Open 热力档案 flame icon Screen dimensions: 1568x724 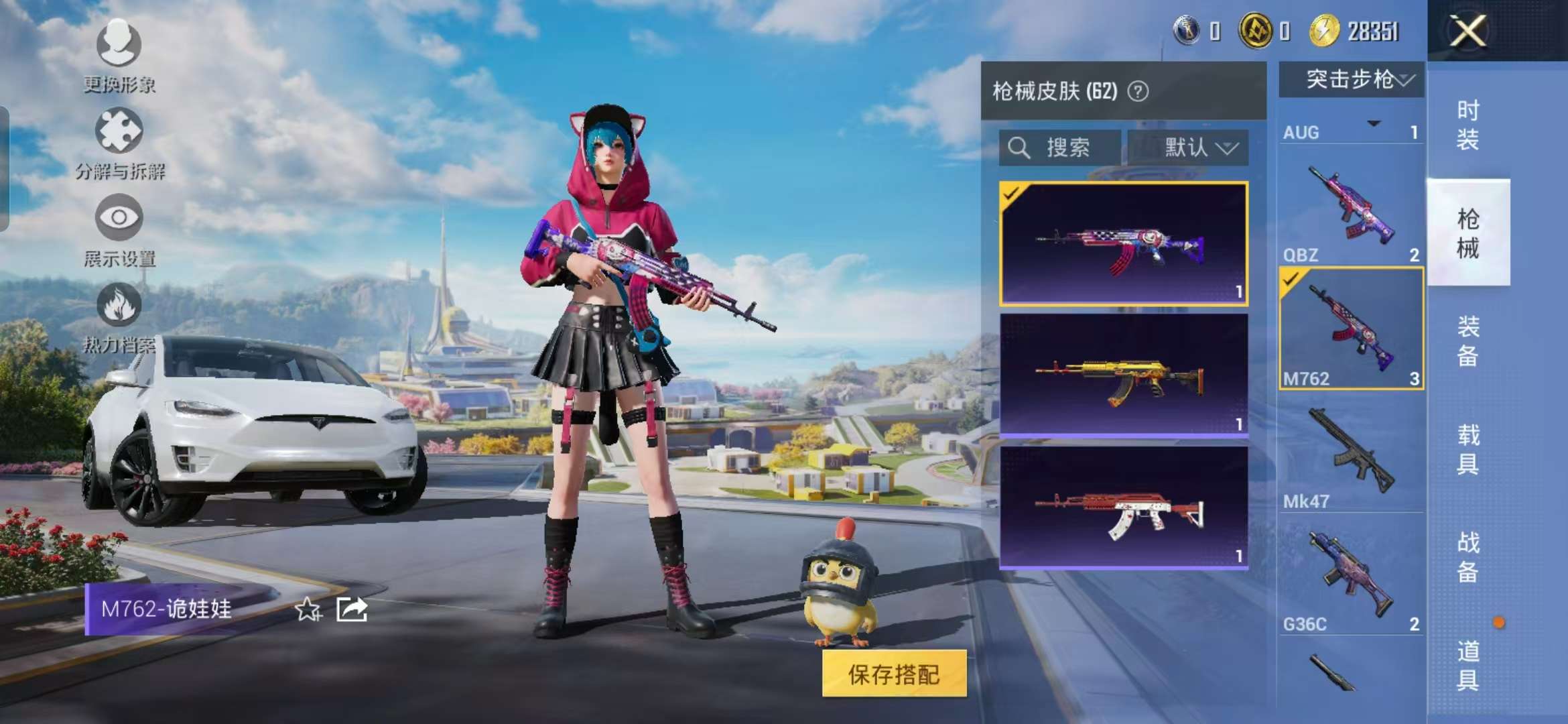pyautogui.click(x=119, y=316)
